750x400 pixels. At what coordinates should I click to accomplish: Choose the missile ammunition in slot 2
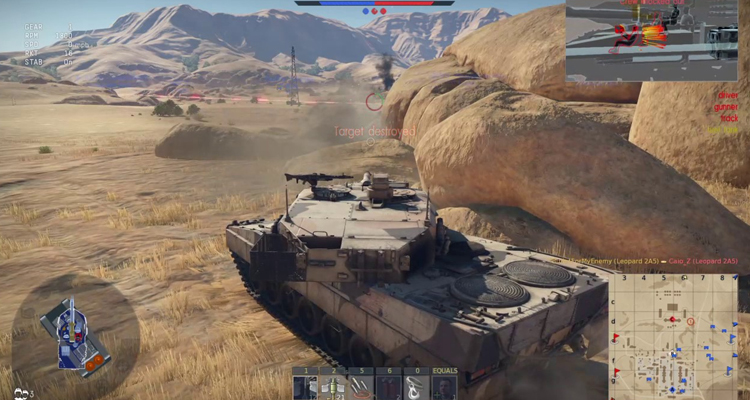coord(333,385)
